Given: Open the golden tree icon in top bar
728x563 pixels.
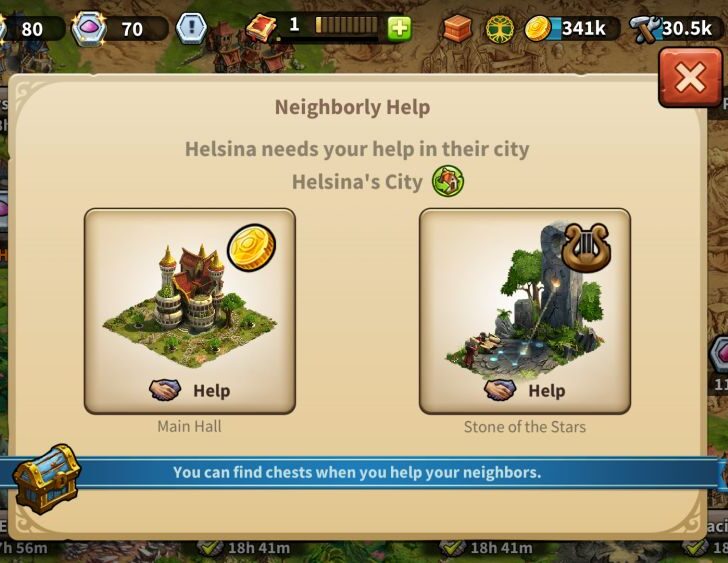Looking at the screenshot, I should [x=500, y=29].
